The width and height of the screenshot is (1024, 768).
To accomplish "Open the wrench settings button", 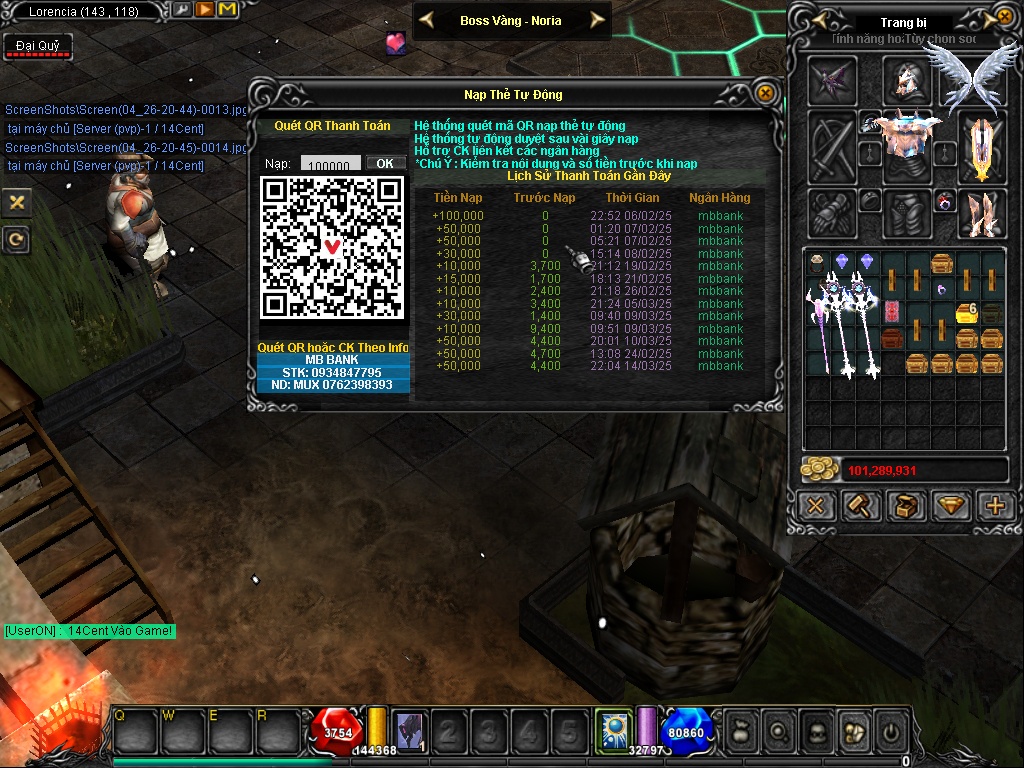I will 182,10.
